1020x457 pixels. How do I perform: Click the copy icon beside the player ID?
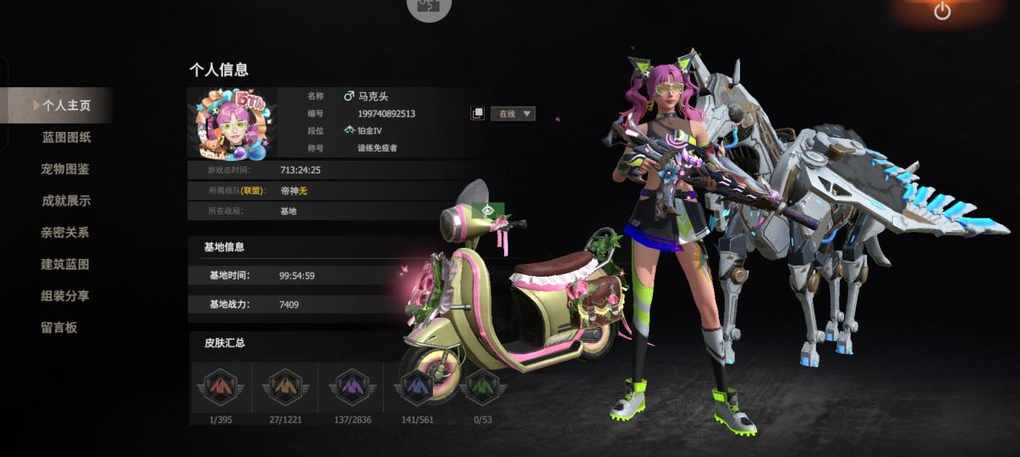[x=478, y=114]
